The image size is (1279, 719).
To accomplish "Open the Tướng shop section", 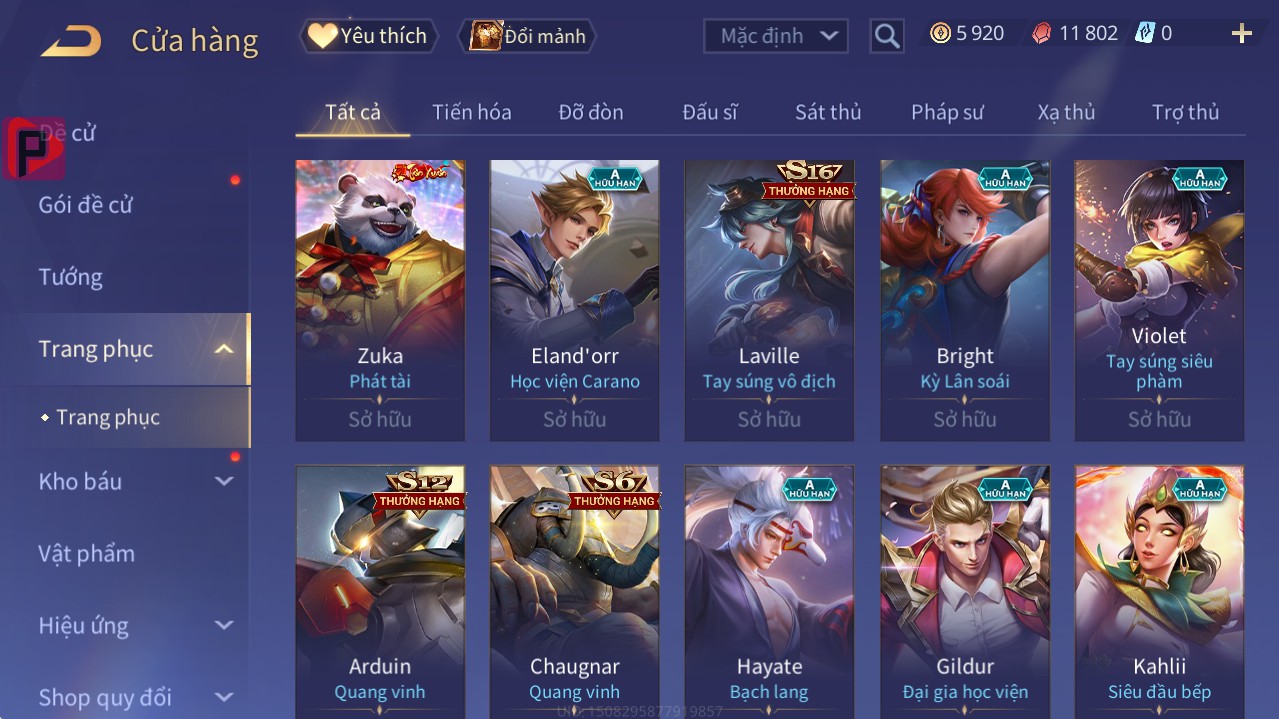I will (x=71, y=277).
